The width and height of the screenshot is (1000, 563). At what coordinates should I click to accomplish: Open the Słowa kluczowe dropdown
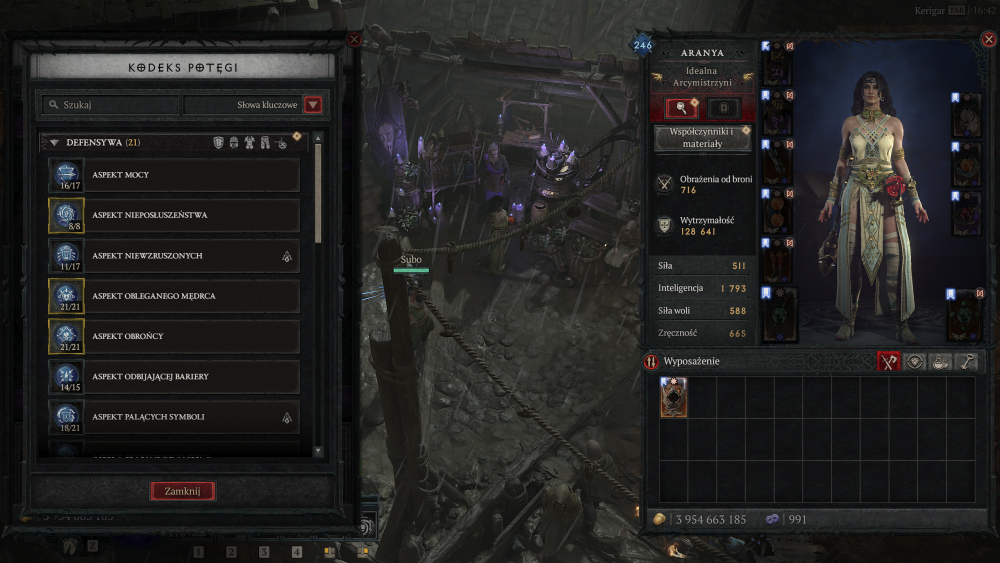click(x=313, y=105)
